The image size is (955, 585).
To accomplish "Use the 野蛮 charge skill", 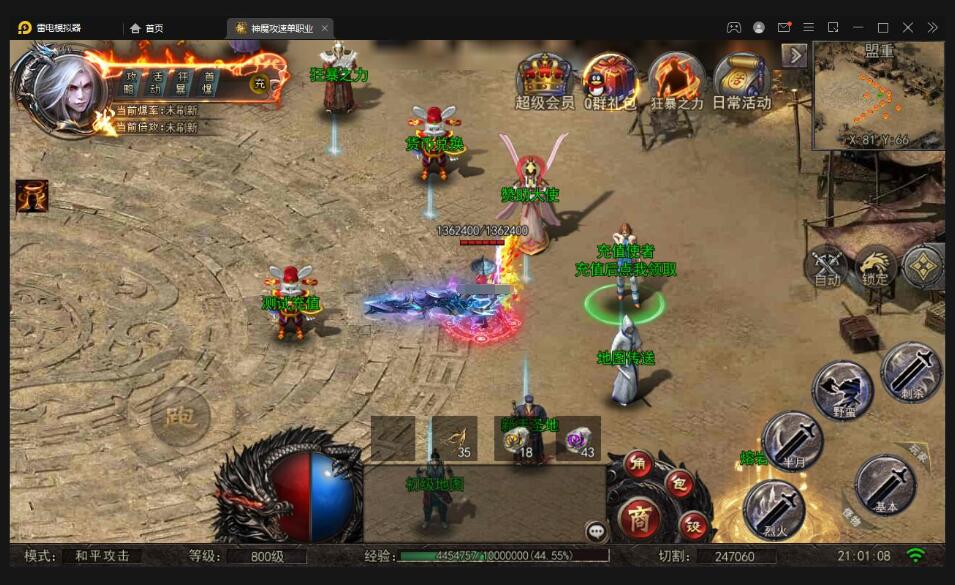I will click(843, 390).
